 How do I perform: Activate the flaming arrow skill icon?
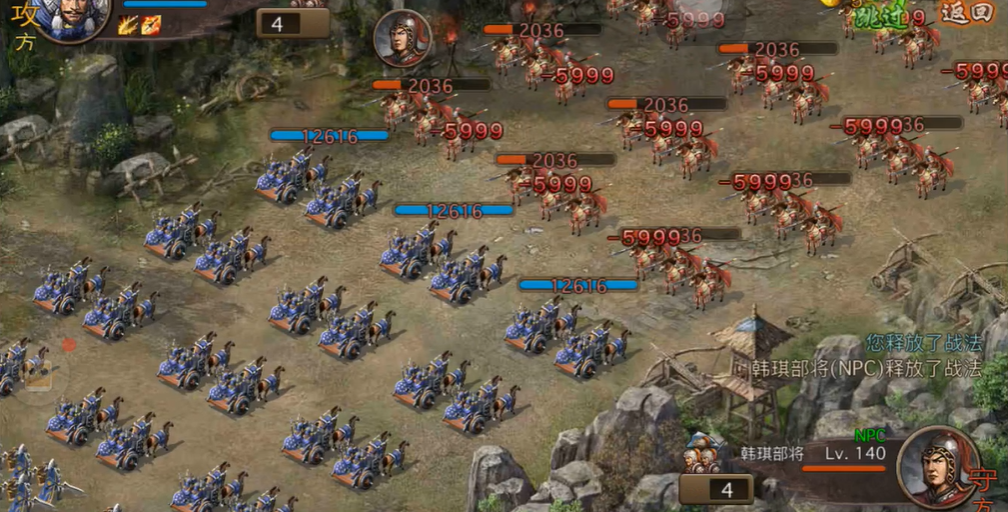pyautogui.click(x=150, y=25)
